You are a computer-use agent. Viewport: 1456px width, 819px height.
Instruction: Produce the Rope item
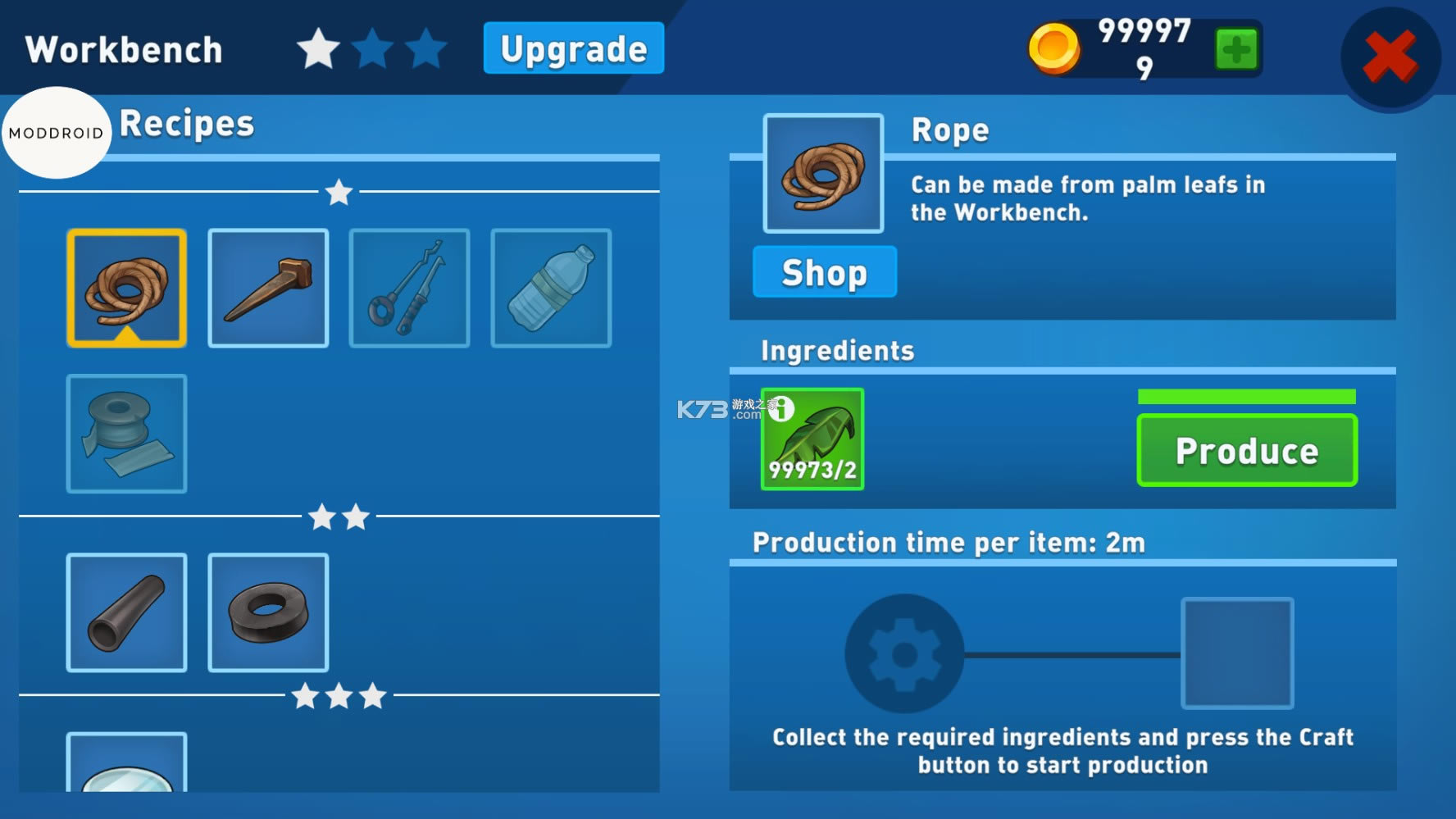pos(1246,451)
